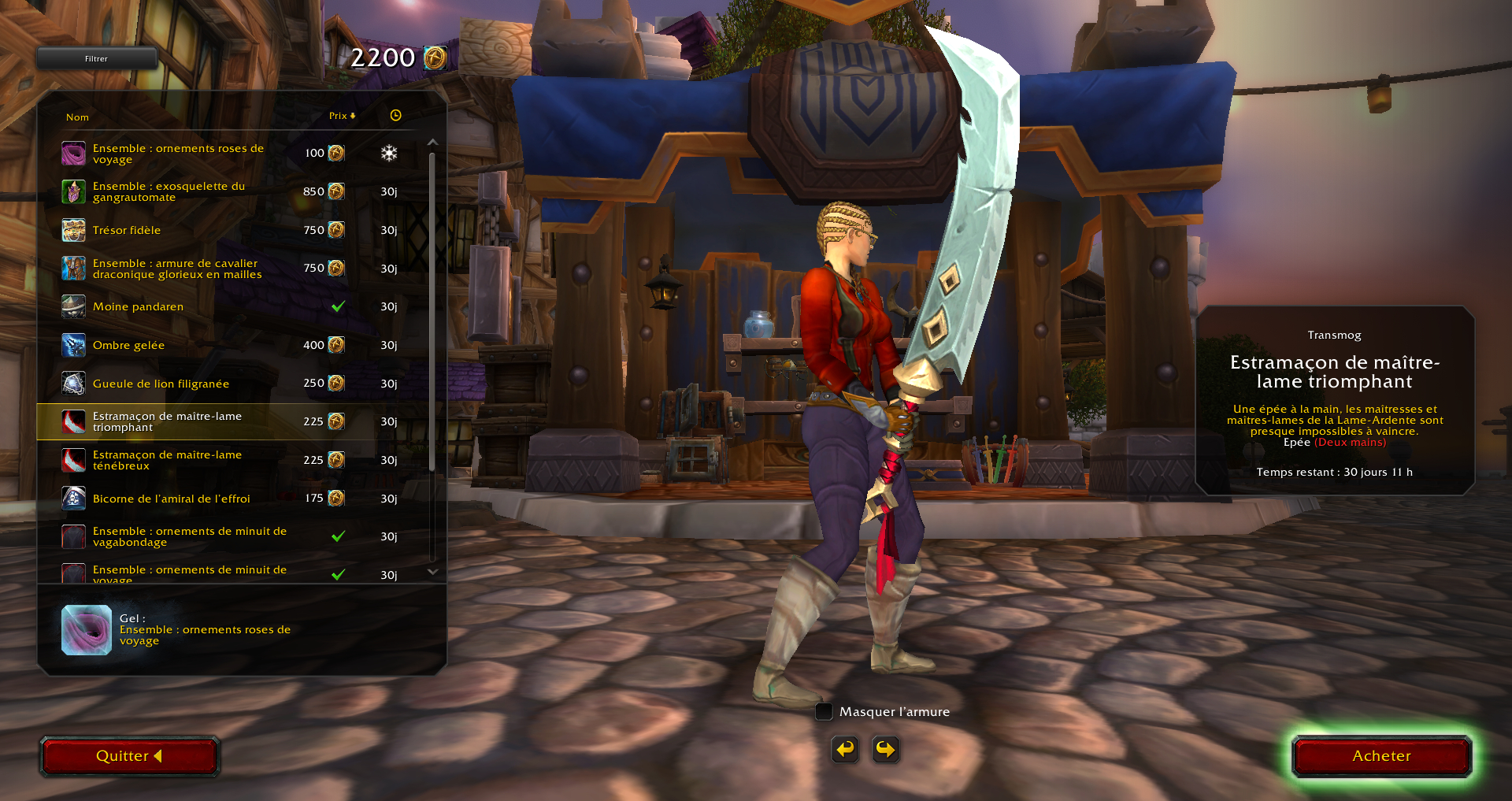Click the frozen ornements roses de voyage slot
Image resolution: width=1512 pixels, height=801 pixels.
87,630
